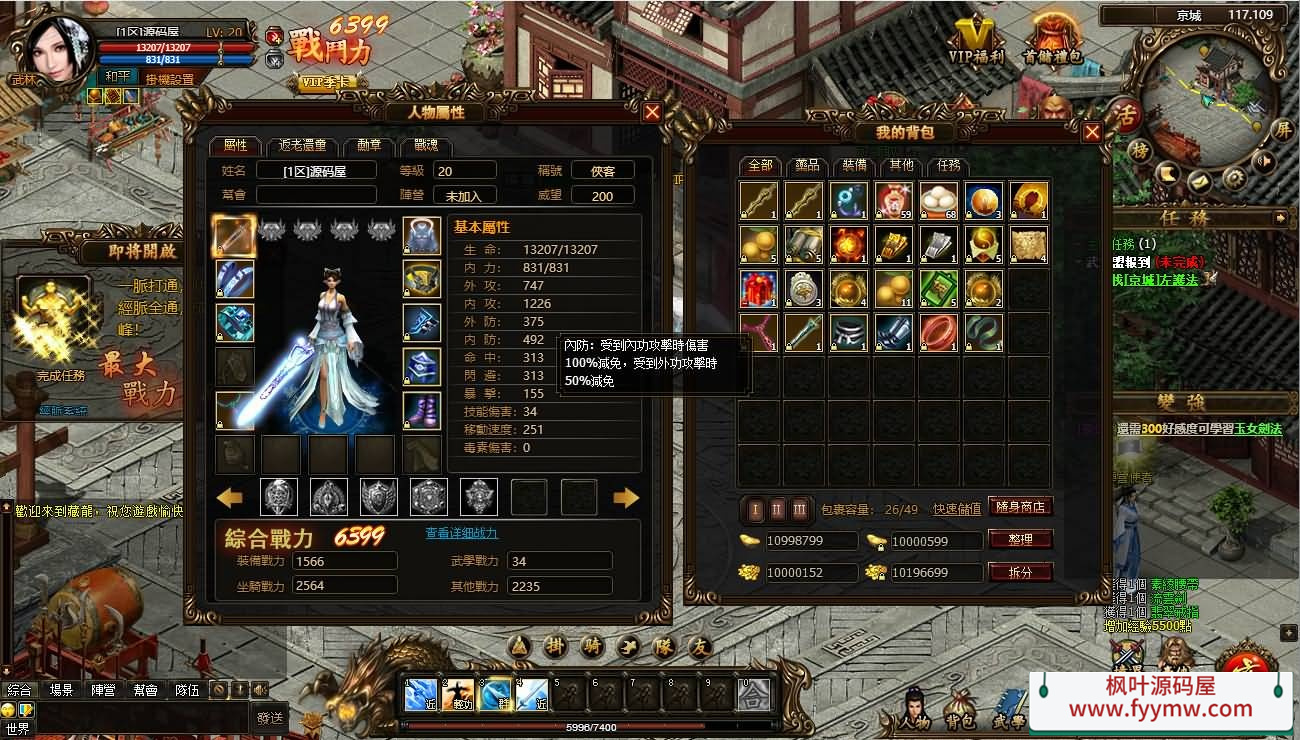
Task: Open the VIP福利 benefits icon
Action: coord(975,40)
